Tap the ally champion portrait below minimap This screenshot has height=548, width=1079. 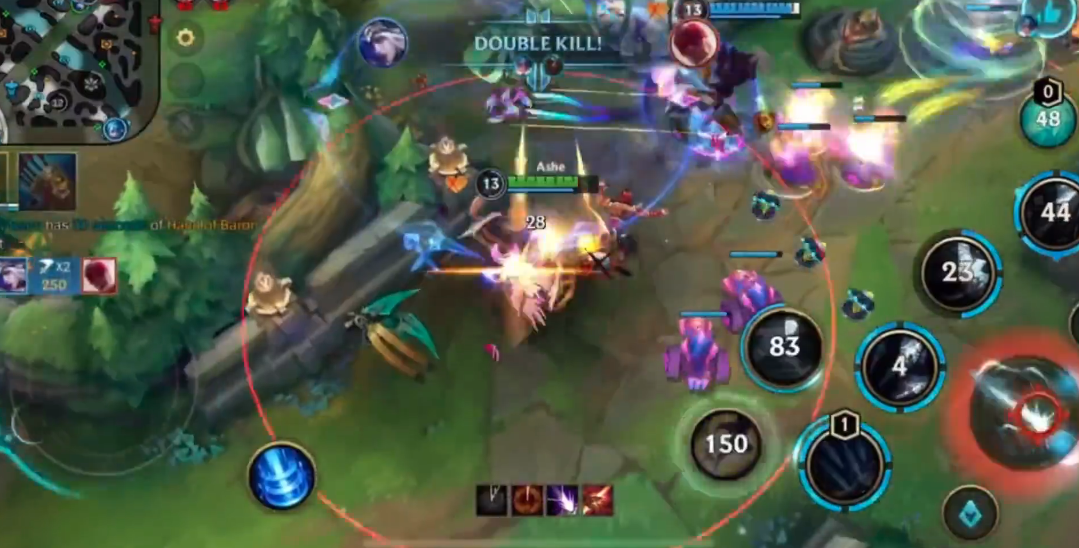[x=46, y=182]
